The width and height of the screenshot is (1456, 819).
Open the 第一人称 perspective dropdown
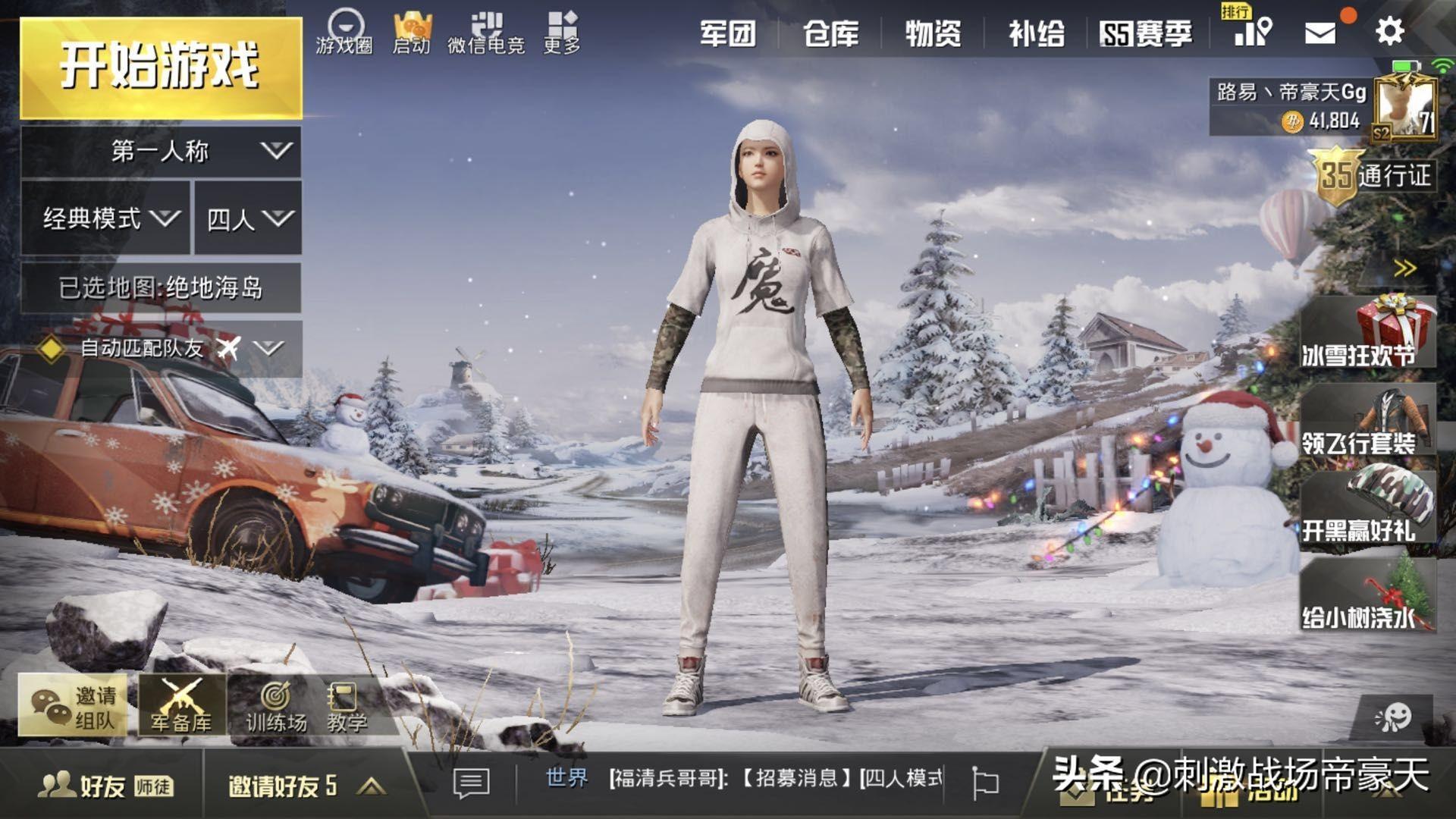click(161, 151)
